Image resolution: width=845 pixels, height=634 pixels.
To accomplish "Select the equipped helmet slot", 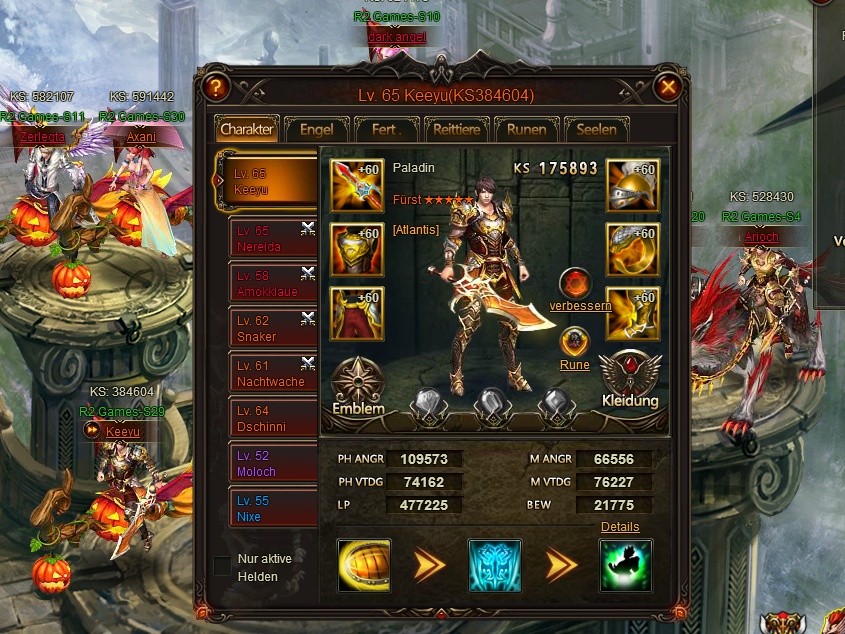I will [632, 185].
